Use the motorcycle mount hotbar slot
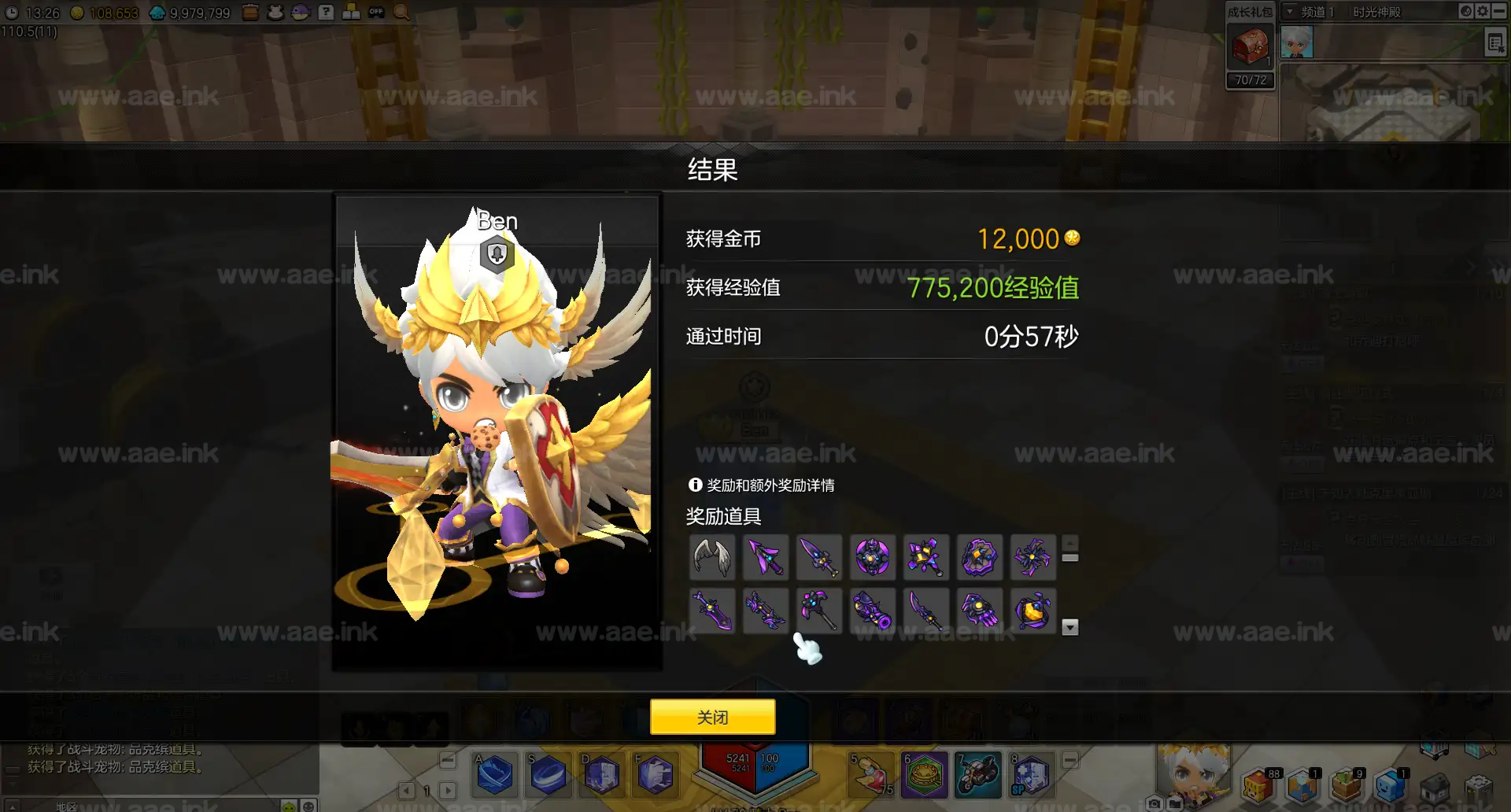 (977, 774)
